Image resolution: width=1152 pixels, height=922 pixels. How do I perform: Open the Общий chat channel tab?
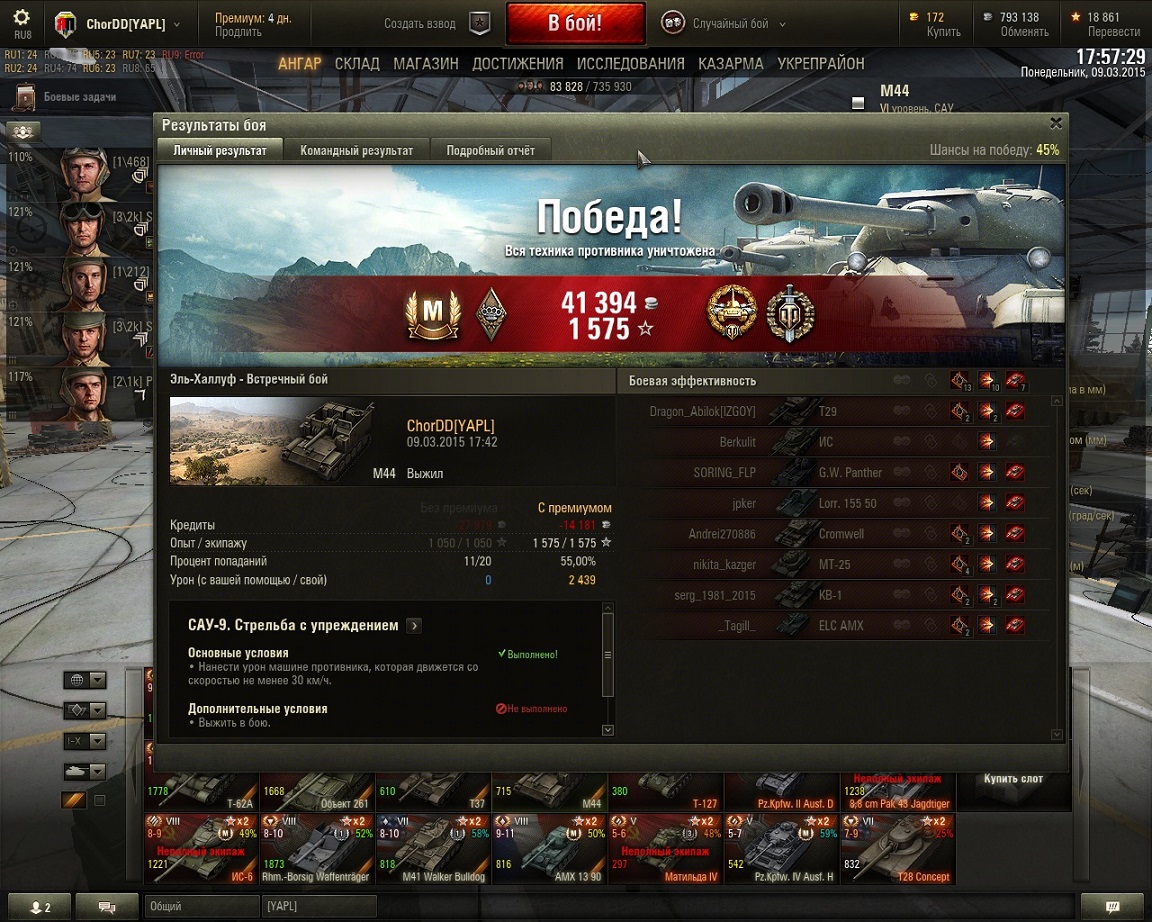(200, 906)
